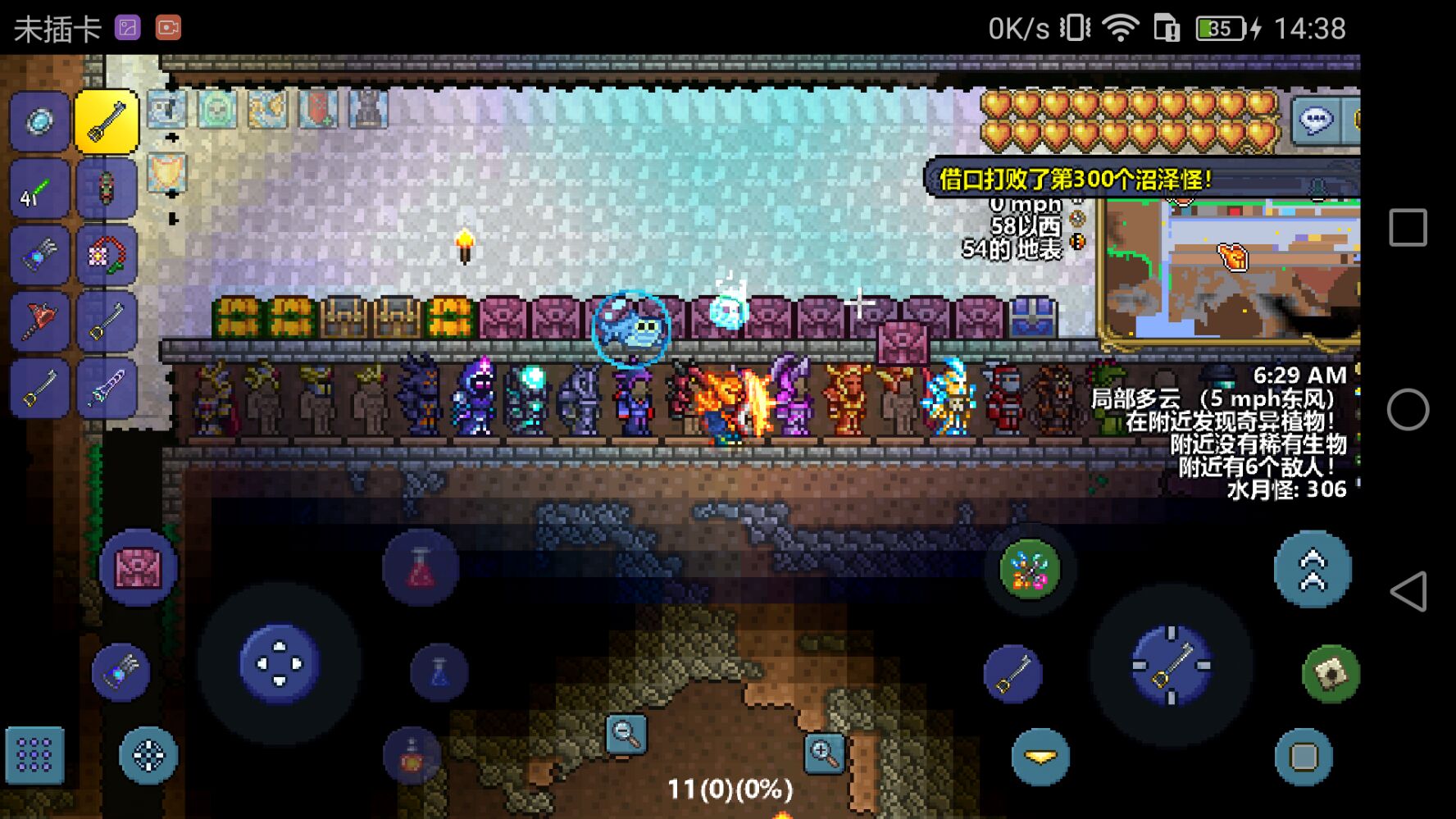1456x819 pixels.
Task: Tap the double-arrow jump button
Action: [1312, 570]
